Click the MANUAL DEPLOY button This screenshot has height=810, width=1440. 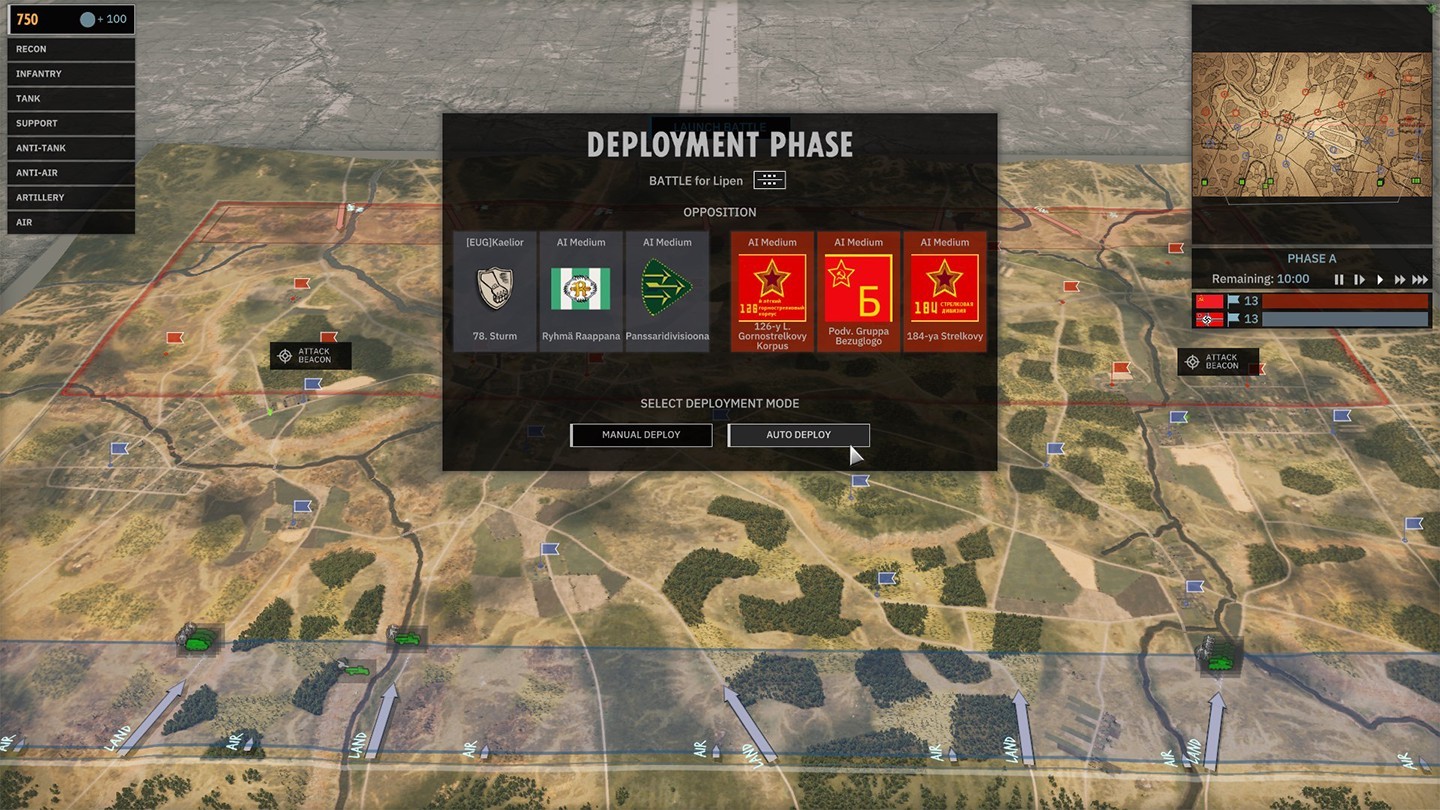click(x=641, y=435)
